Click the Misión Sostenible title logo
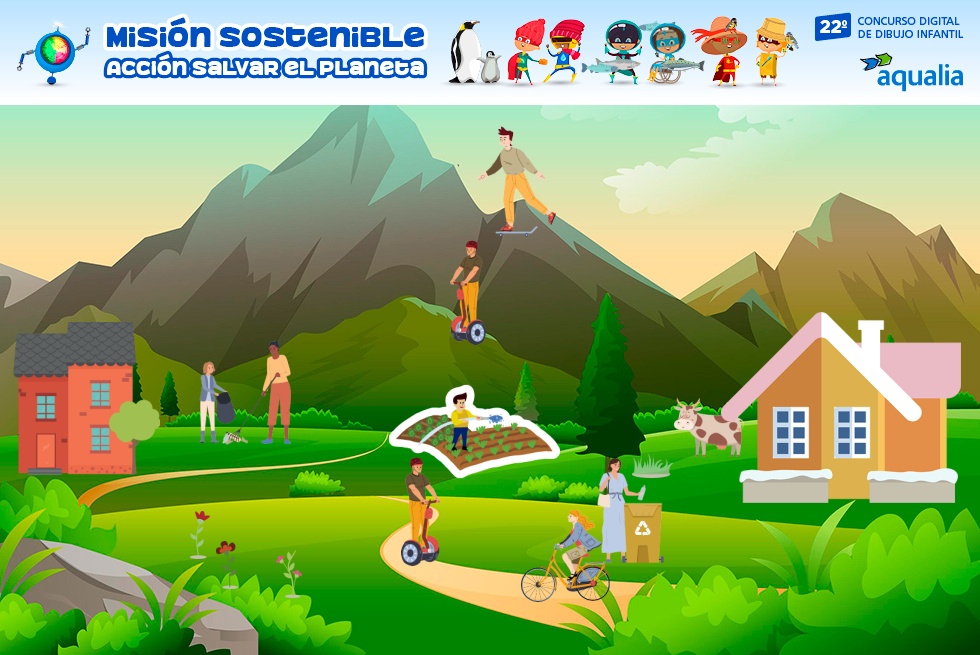Image resolution: width=980 pixels, height=655 pixels. coord(265,51)
